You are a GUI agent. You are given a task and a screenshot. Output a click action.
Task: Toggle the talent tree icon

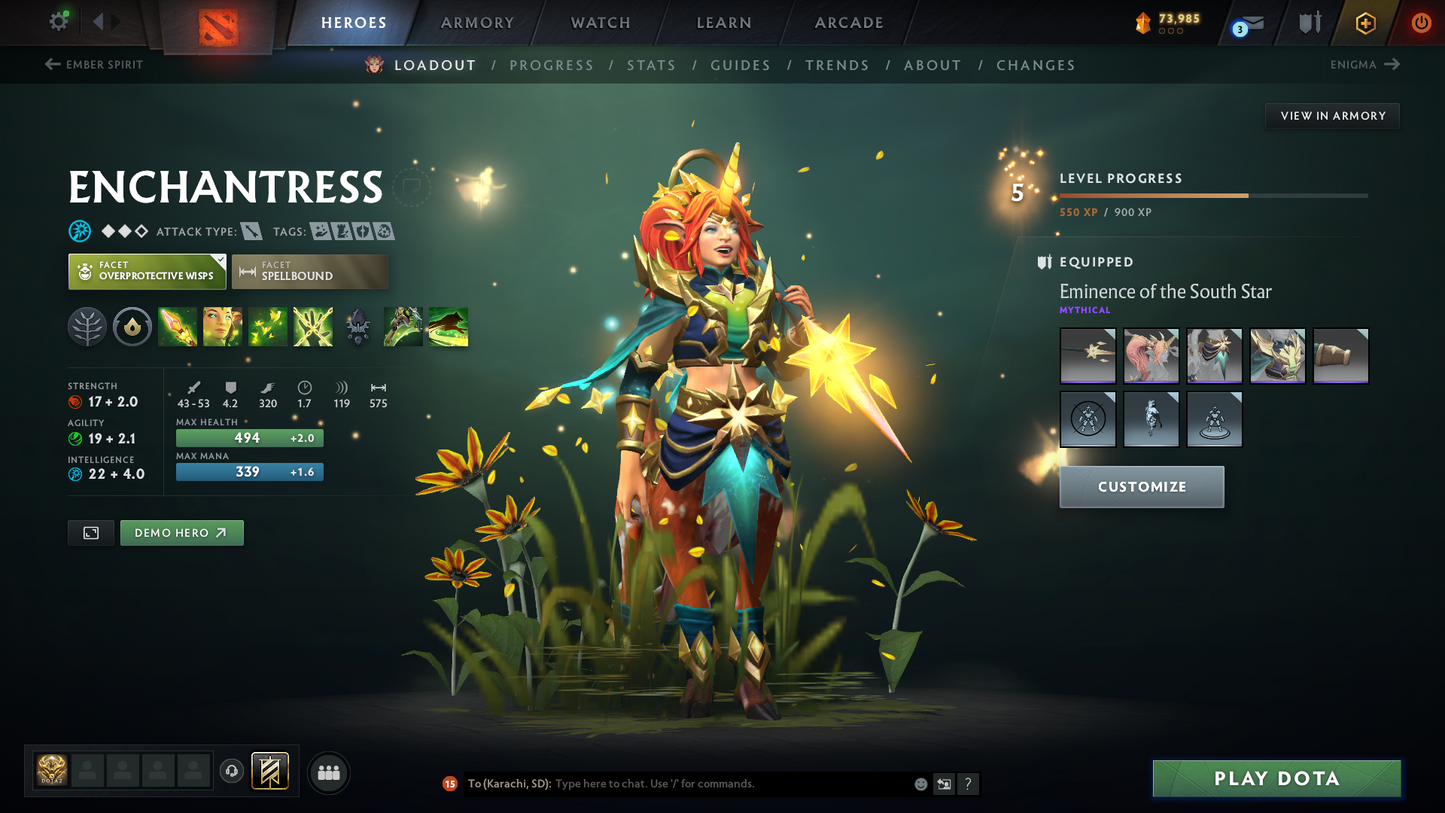click(87, 326)
